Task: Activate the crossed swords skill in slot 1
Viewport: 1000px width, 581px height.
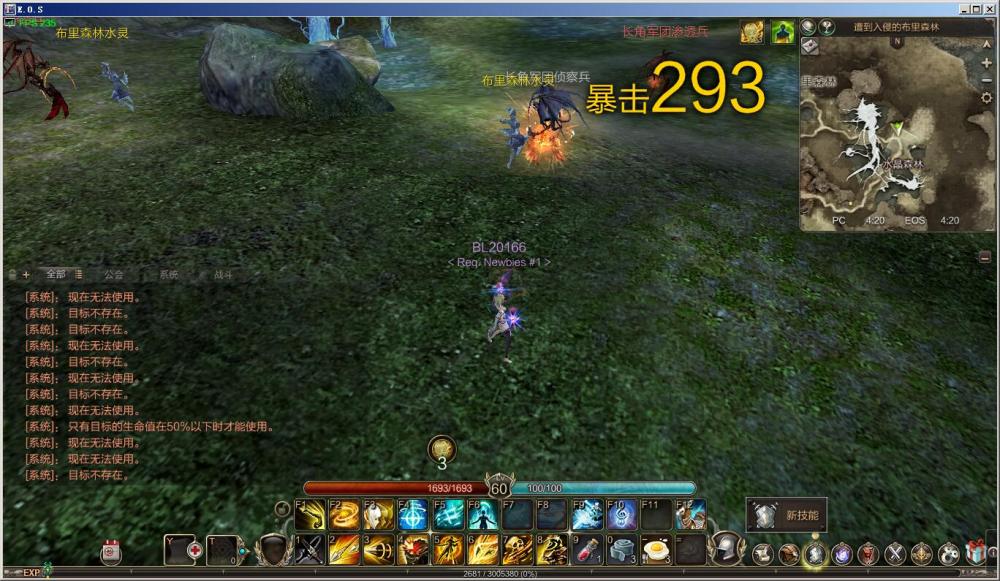Action: coord(310,549)
